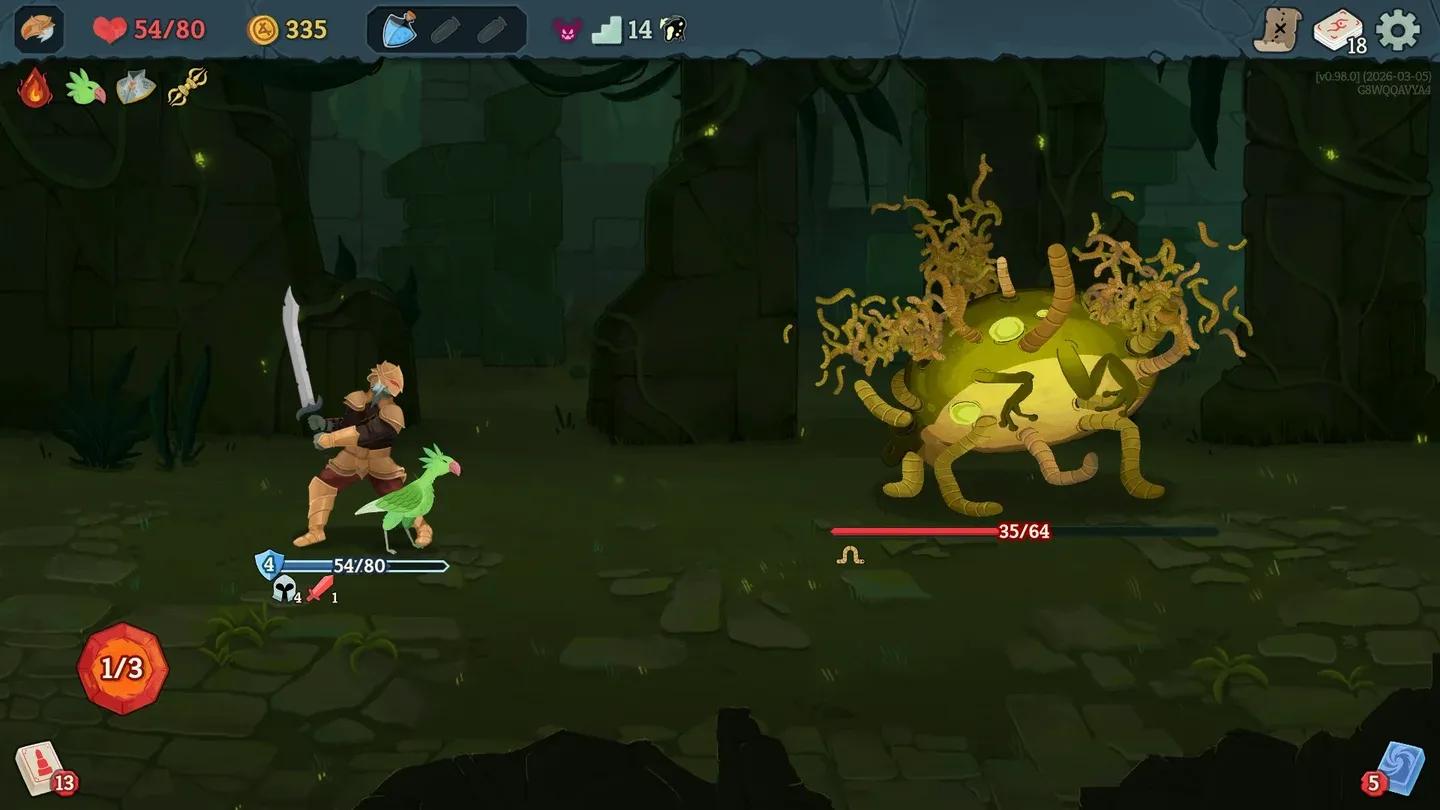Open the game settings gear
1440x810 pixels.
point(1398,30)
